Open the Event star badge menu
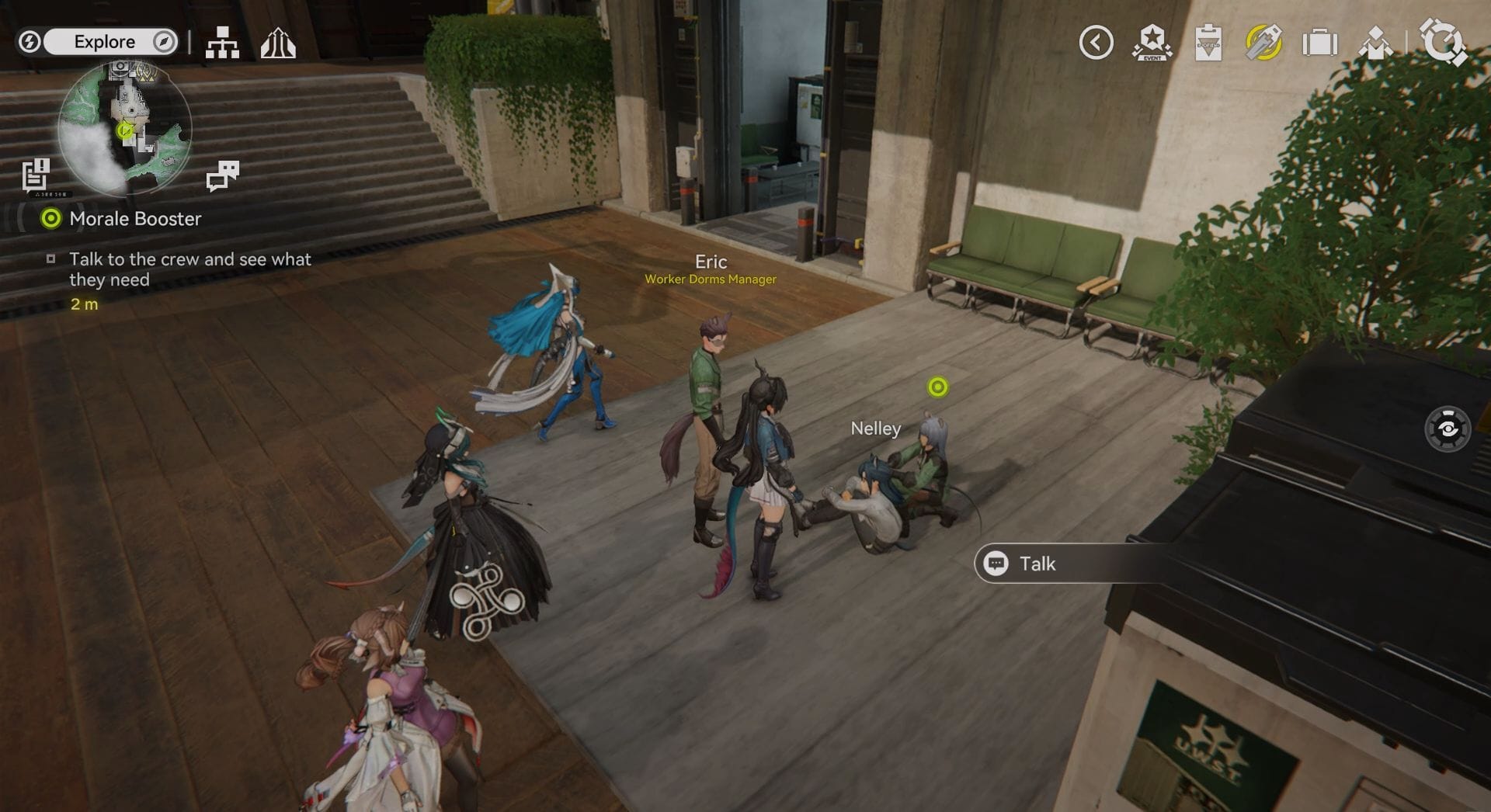The height and width of the screenshot is (812, 1491). tap(1152, 43)
